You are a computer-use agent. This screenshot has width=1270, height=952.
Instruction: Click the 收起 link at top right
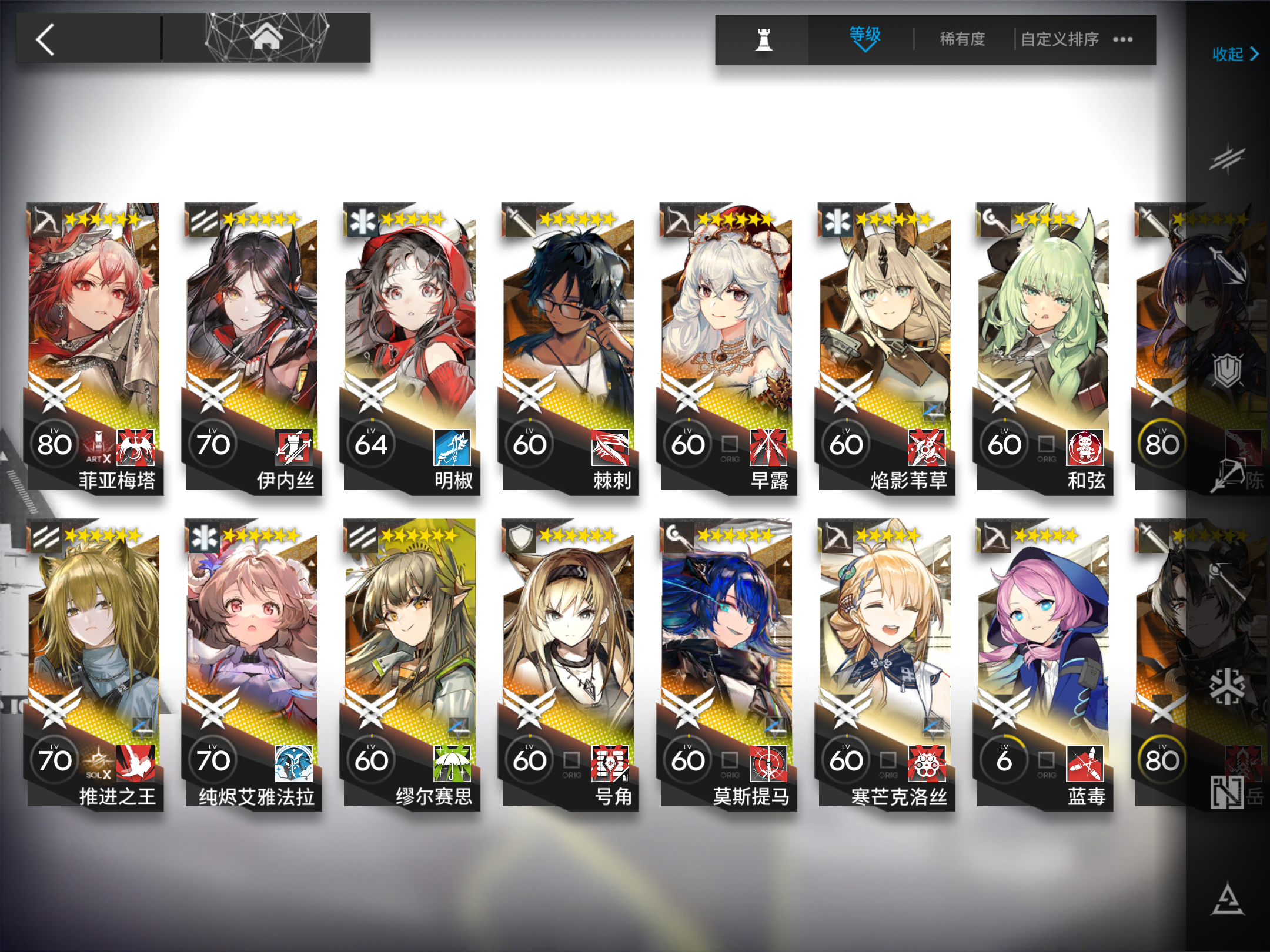(x=1229, y=55)
